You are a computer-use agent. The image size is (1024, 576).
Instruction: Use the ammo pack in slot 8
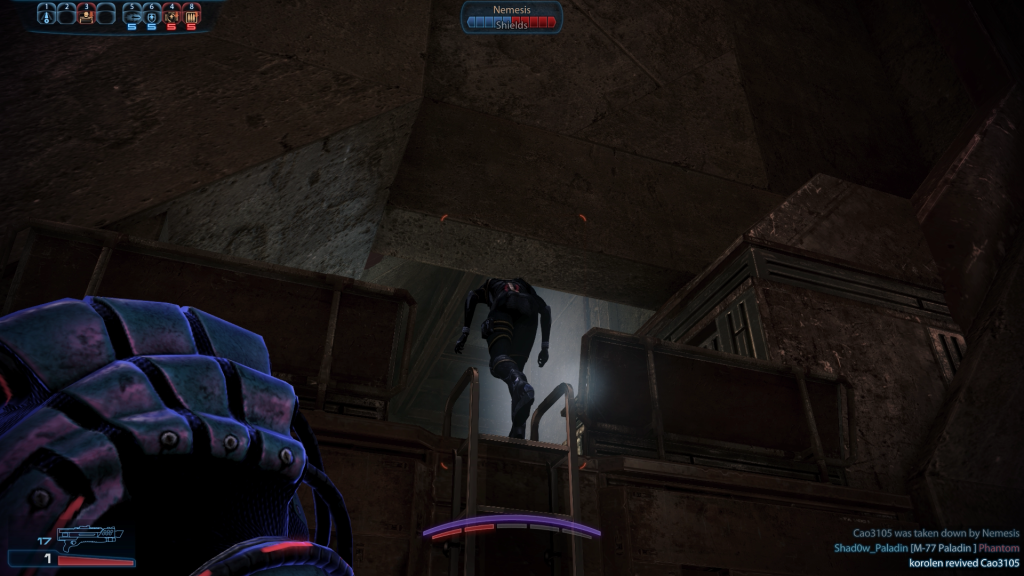point(192,16)
